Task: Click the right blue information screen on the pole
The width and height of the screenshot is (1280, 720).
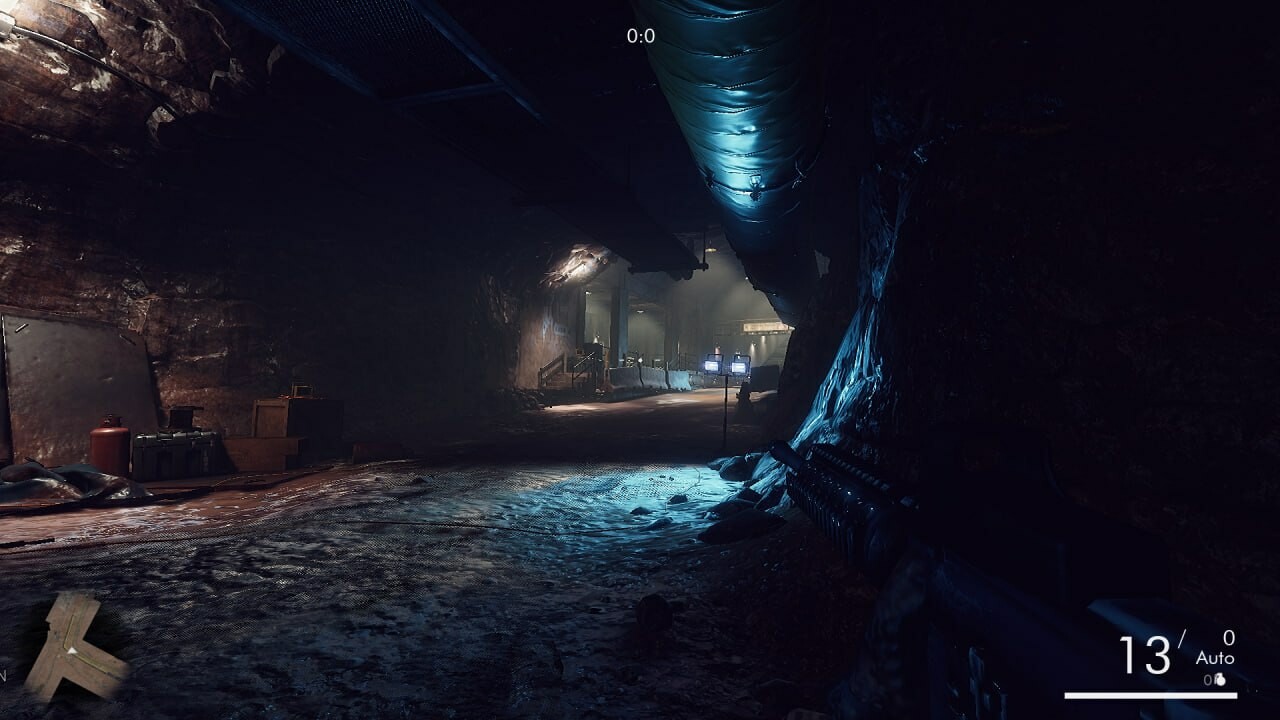Action: [x=739, y=365]
